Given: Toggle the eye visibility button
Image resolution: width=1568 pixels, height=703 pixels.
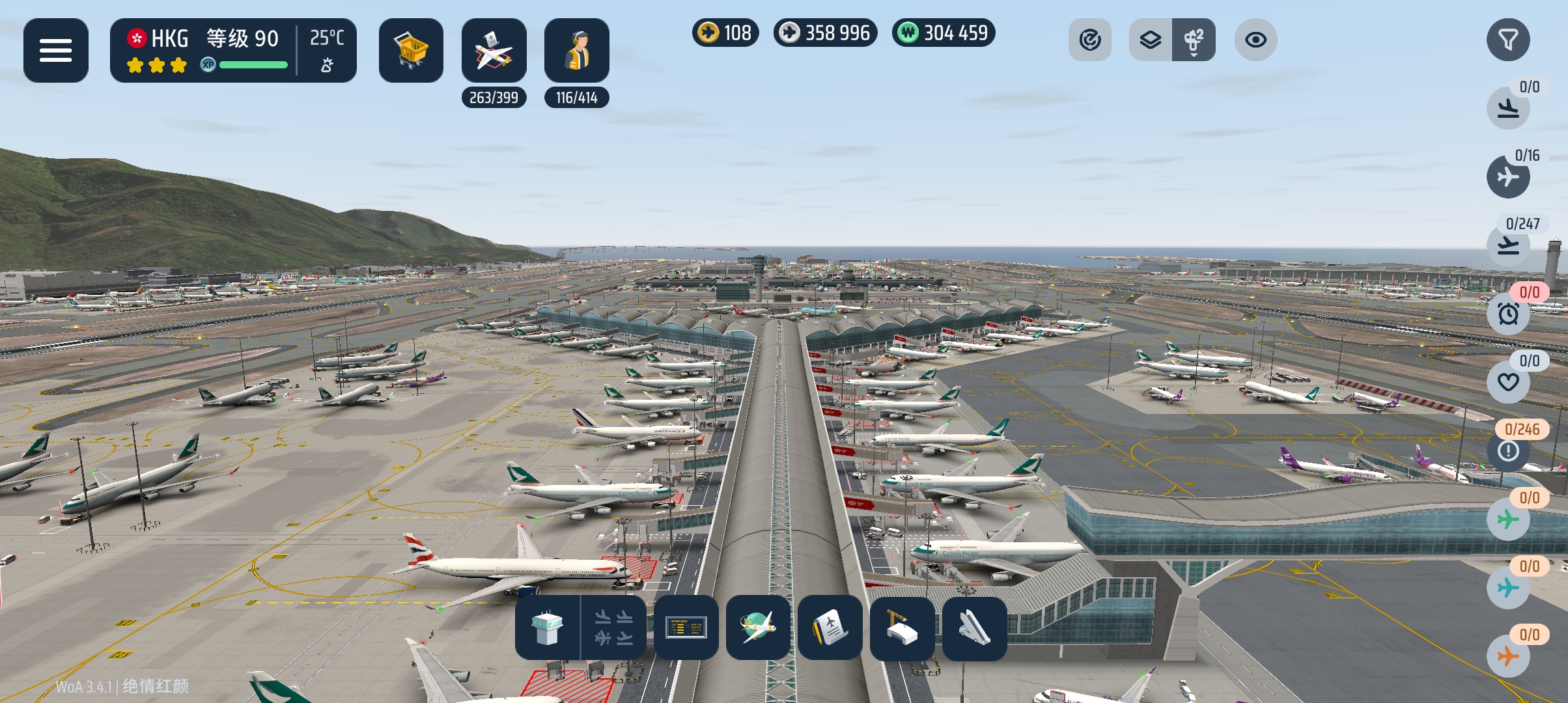Looking at the screenshot, I should click(1255, 40).
